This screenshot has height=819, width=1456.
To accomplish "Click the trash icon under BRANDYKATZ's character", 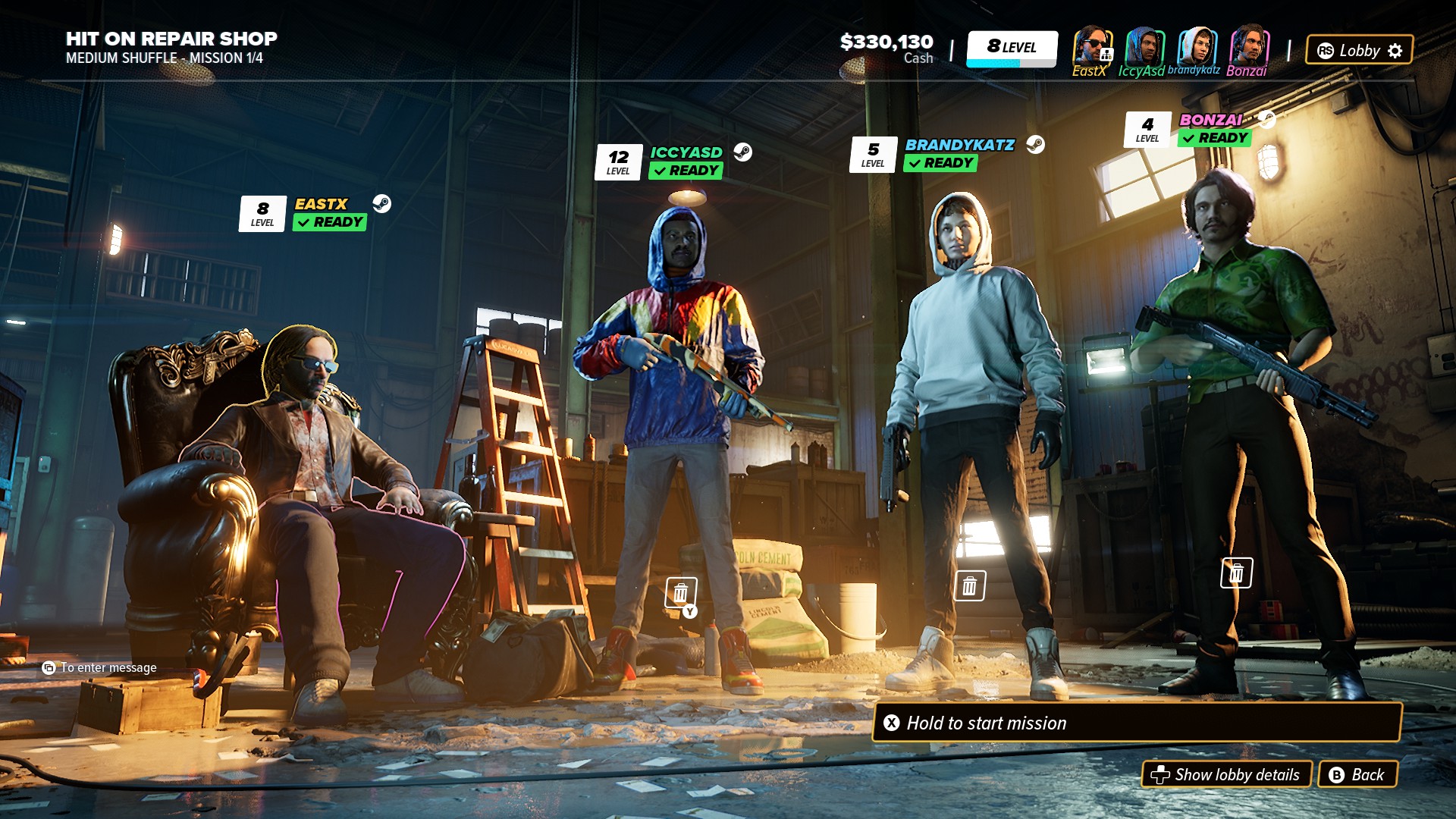I will coord(969,586).
